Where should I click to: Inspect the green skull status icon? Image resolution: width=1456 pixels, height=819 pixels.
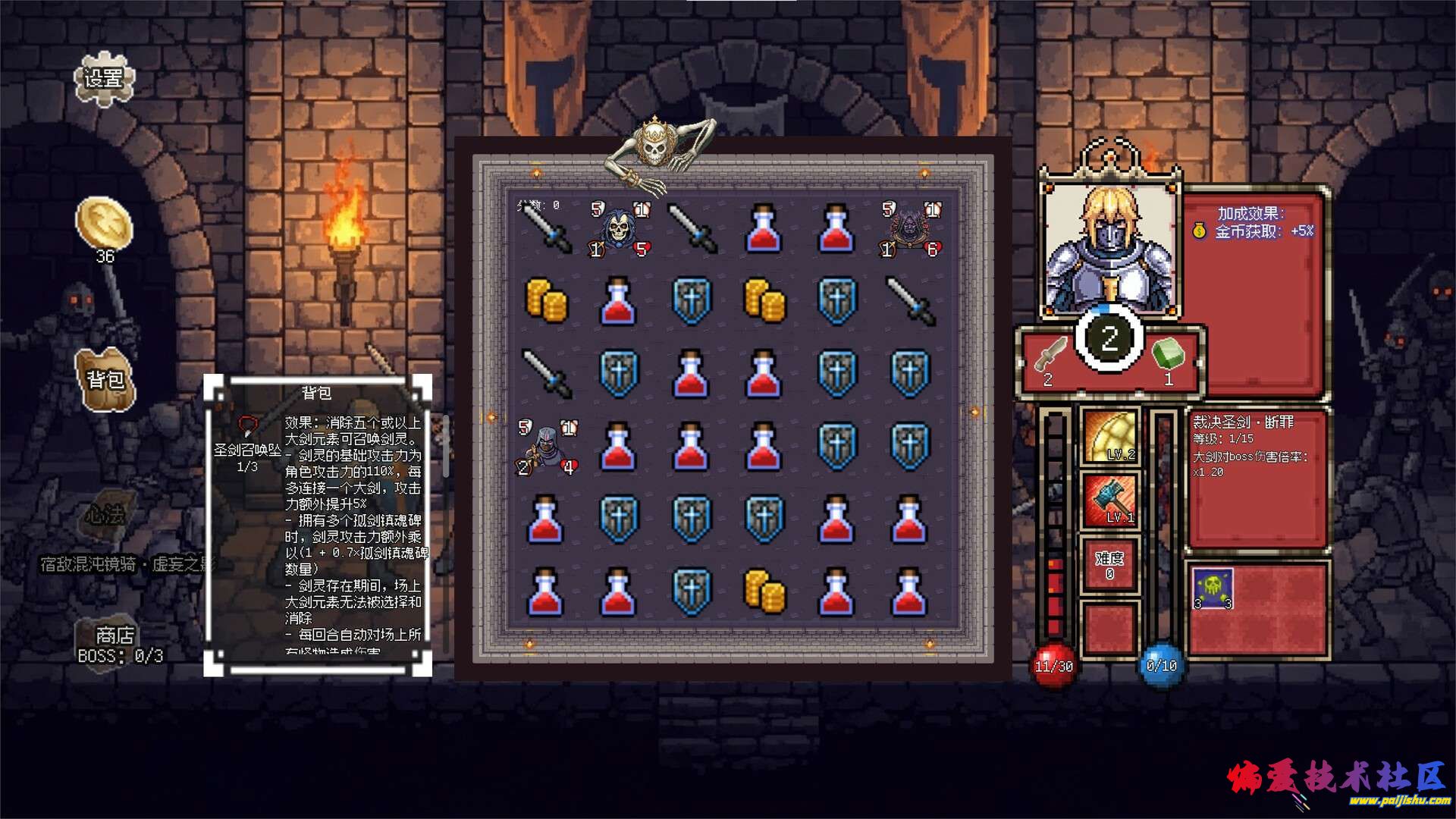1213,588
